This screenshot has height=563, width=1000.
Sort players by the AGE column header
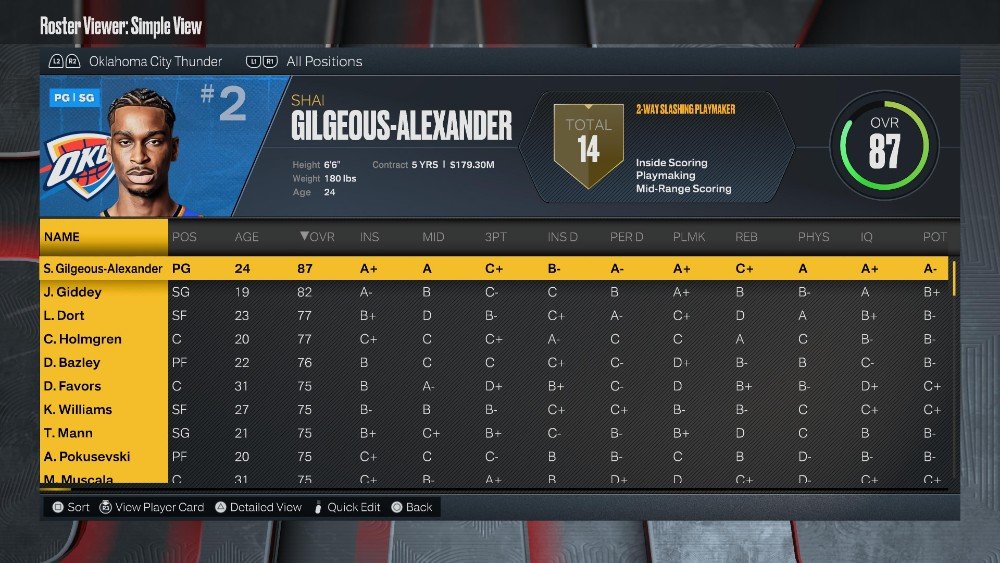coord(246,237)
